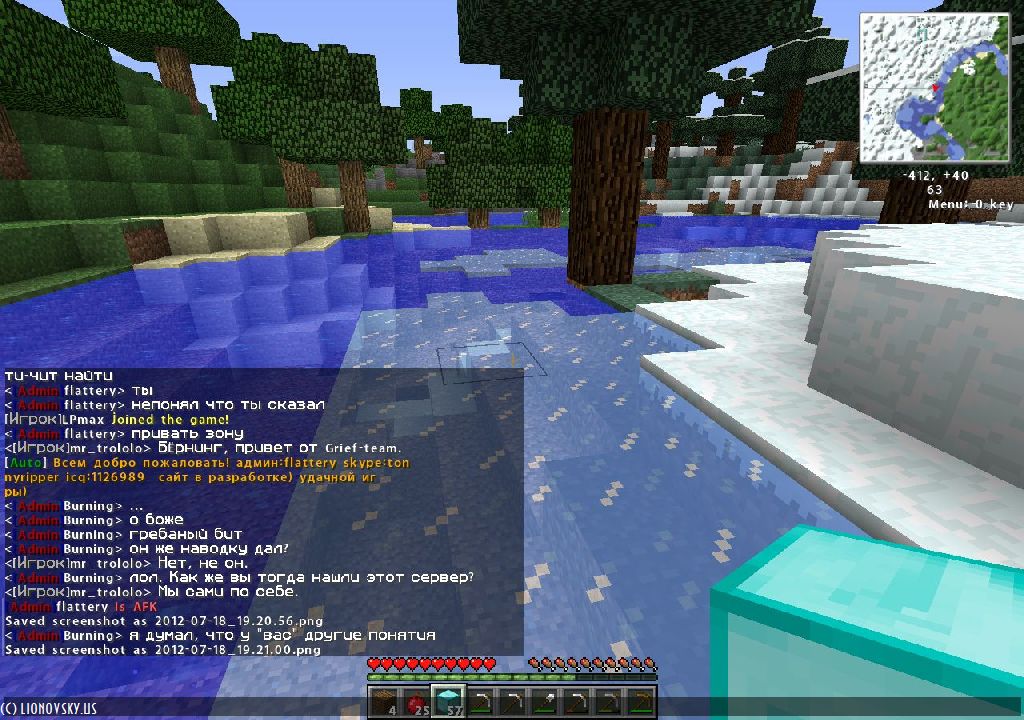
Task: Select the golden pickaxe in the last slot
Action: (641, 702)
